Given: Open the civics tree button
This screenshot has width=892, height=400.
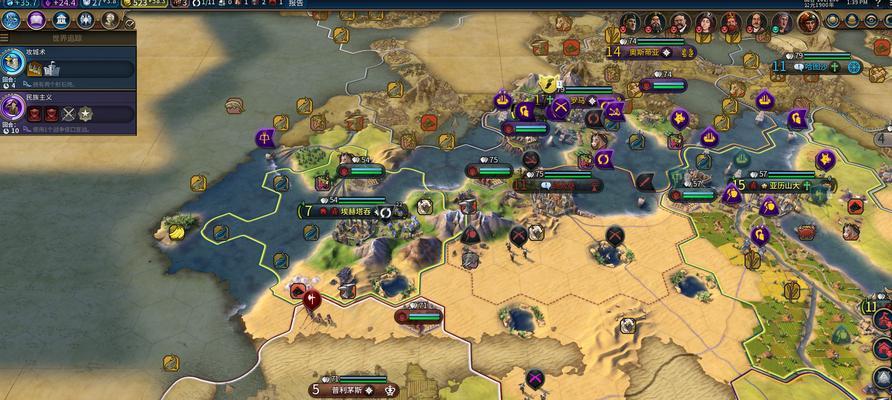Looking at the screenshot, I should (x=37, y=20).
